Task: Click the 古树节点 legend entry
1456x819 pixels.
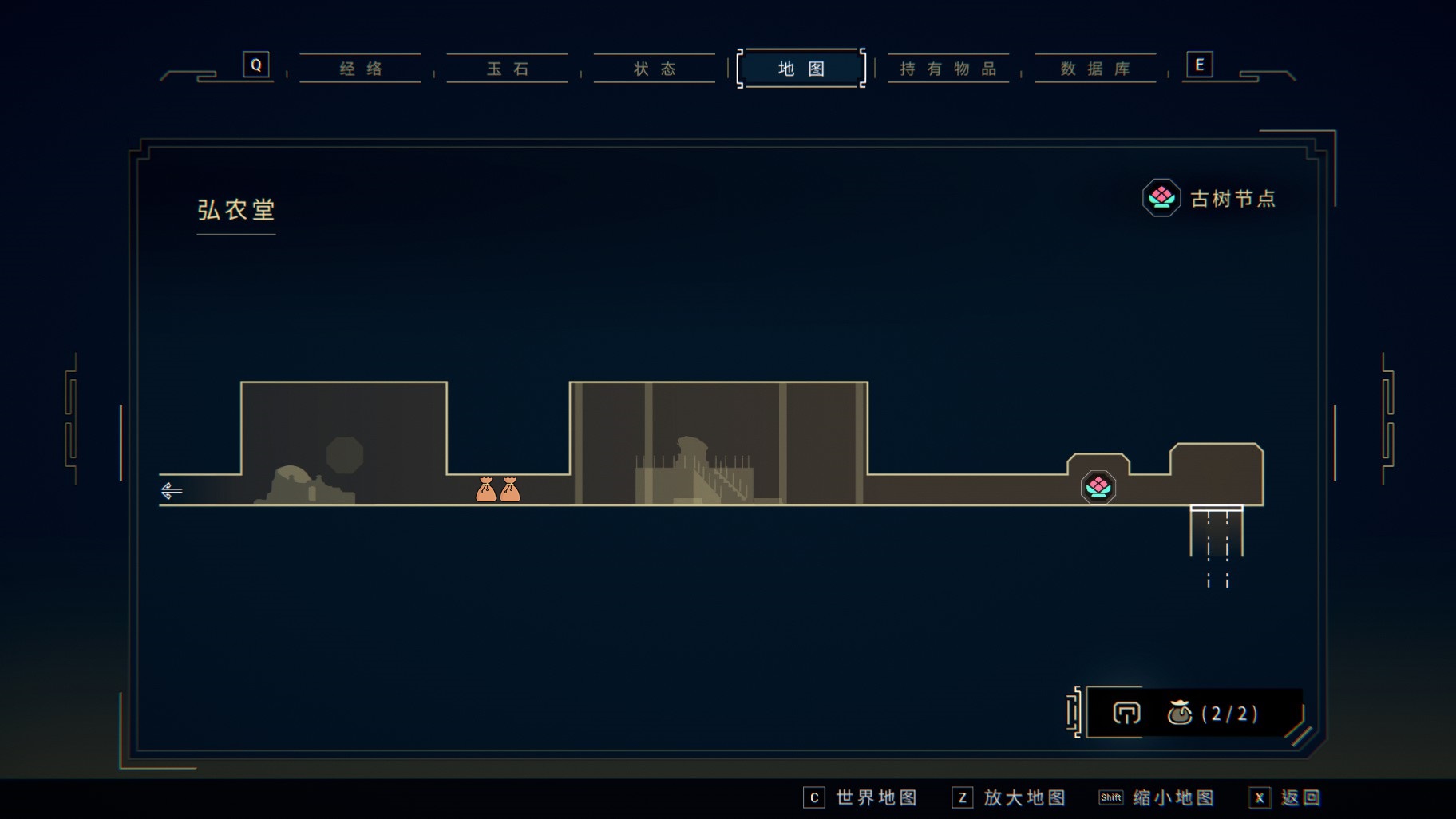Action: (1210, 198)
